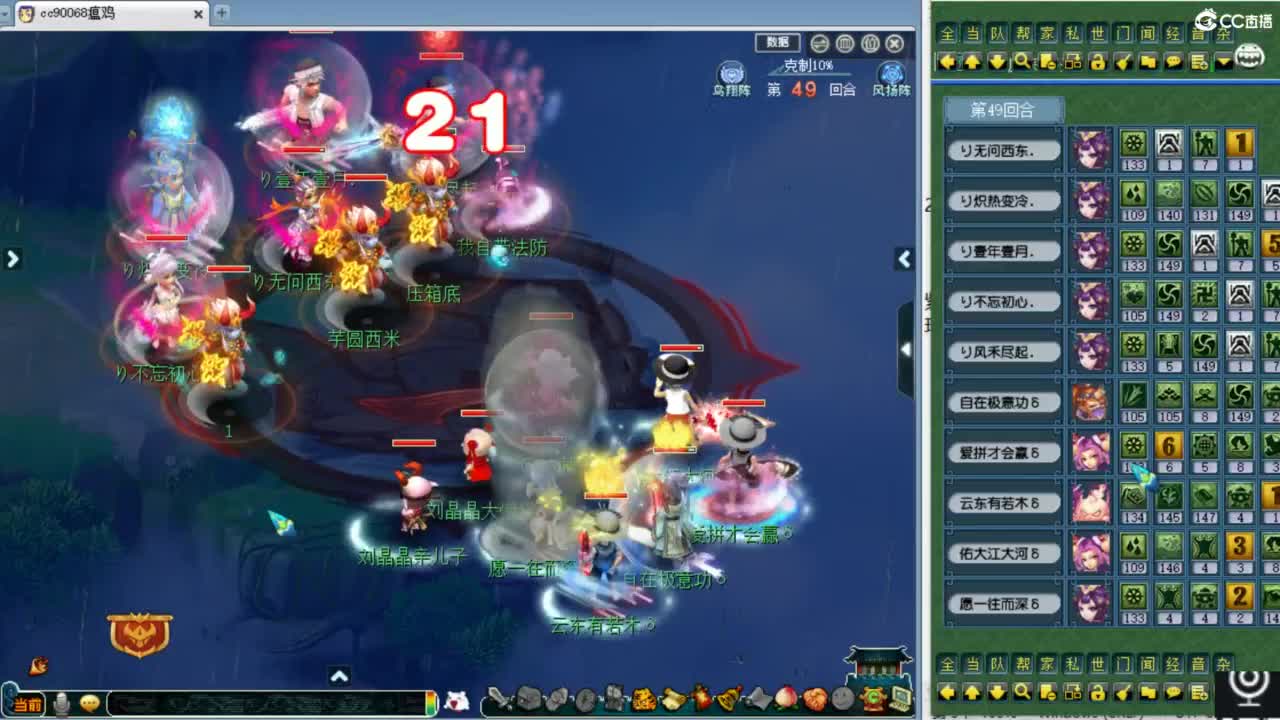This screenshot has height=720, width=1280.
Task: Expand the left green arrow side panel
Action: tap(12, 258)
